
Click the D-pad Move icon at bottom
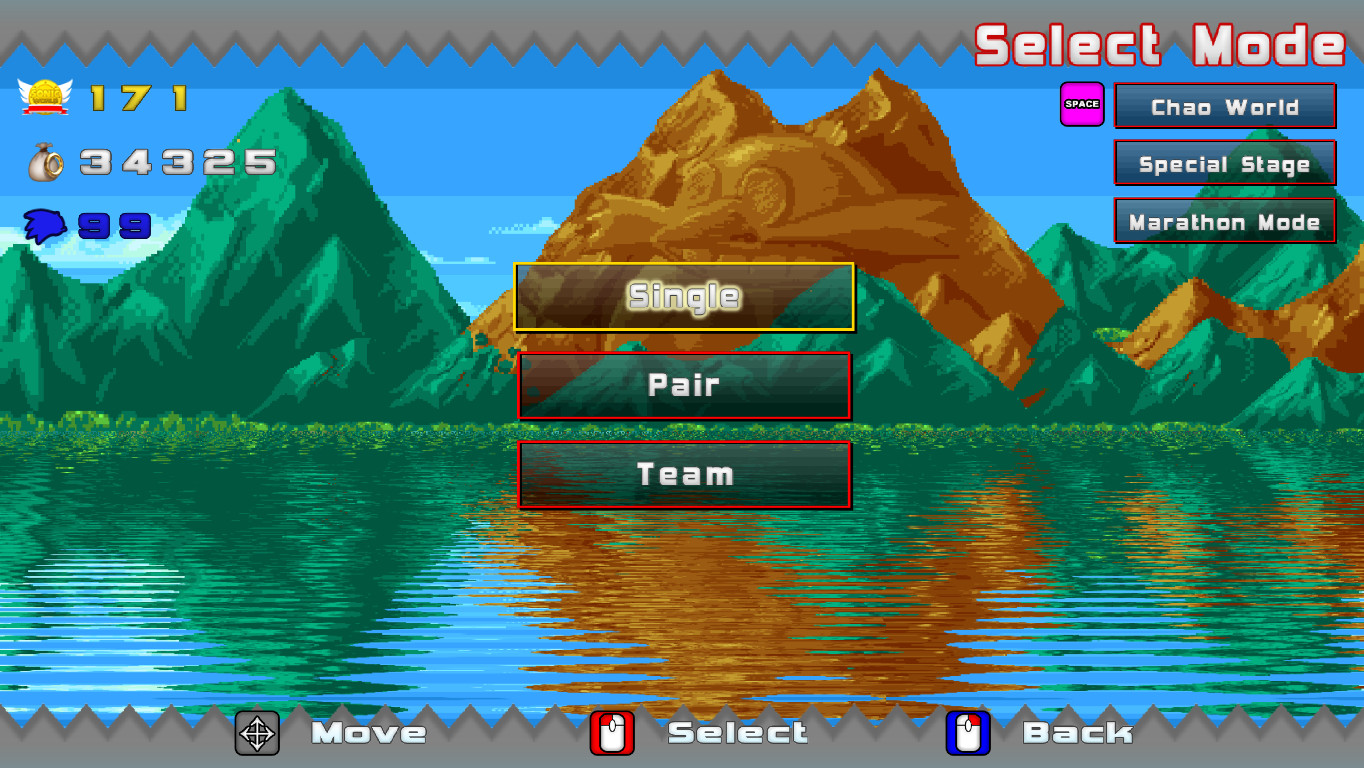[257, 733]
